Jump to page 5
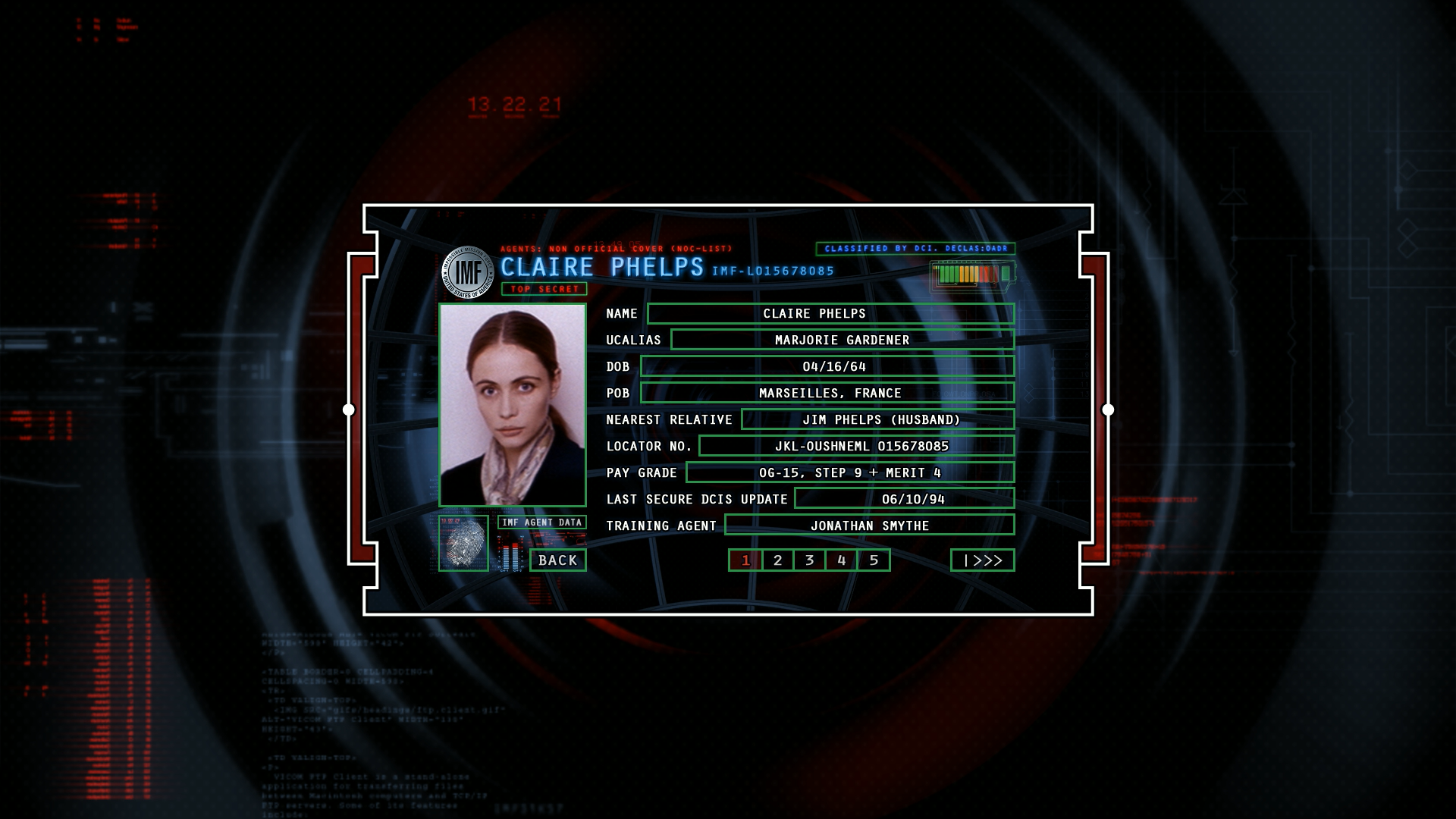 [874, 560]
